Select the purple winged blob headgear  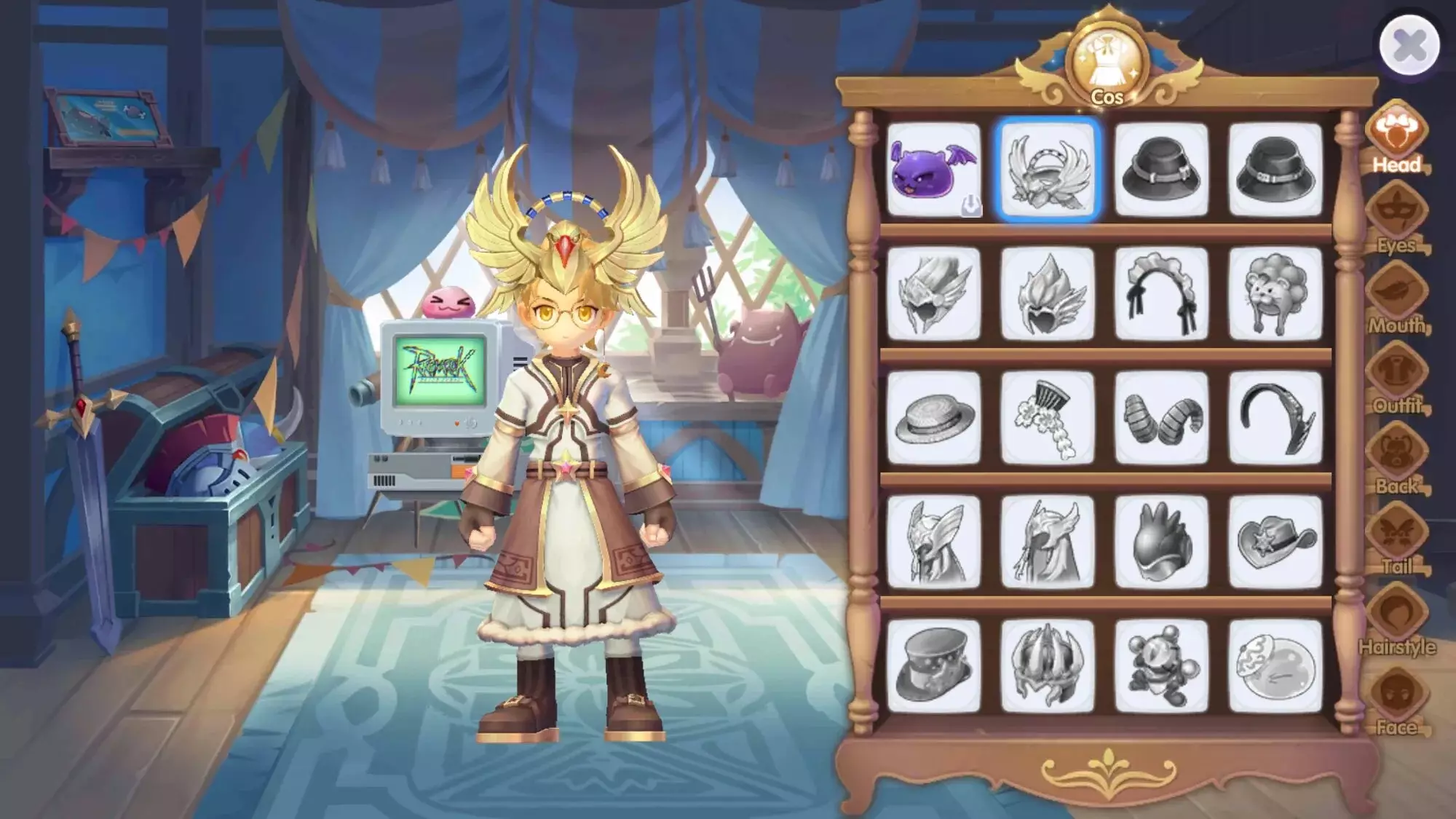(x=933, y=170)
